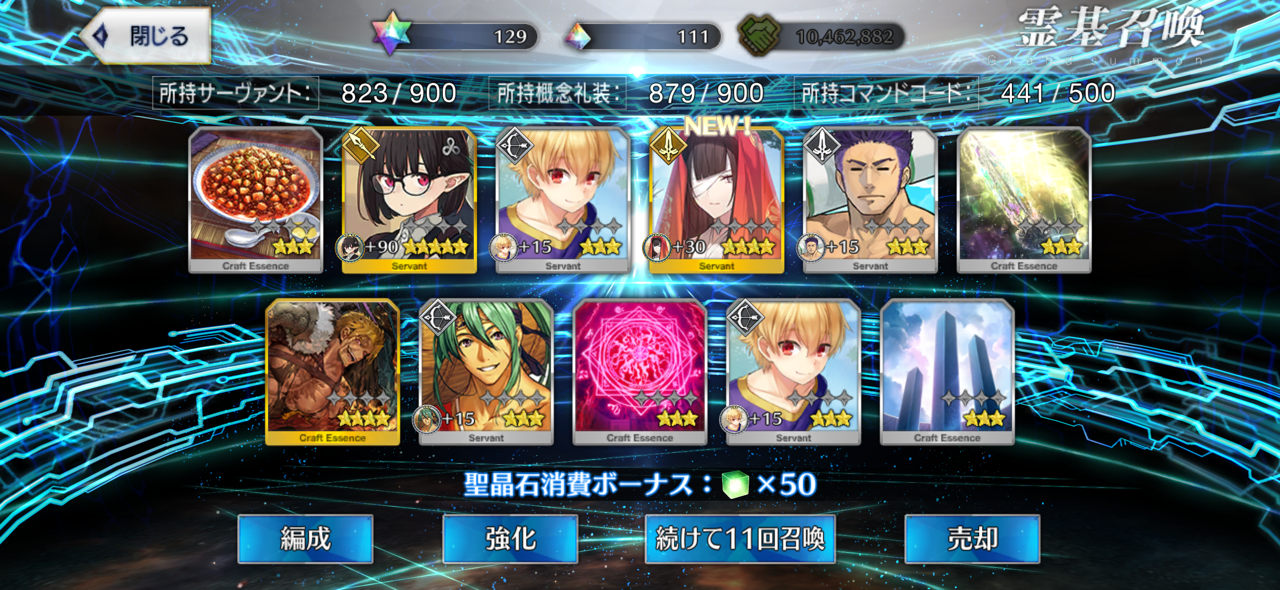
Task: Inspect the NEW red-veiled servant card
Action: [716, 199]
